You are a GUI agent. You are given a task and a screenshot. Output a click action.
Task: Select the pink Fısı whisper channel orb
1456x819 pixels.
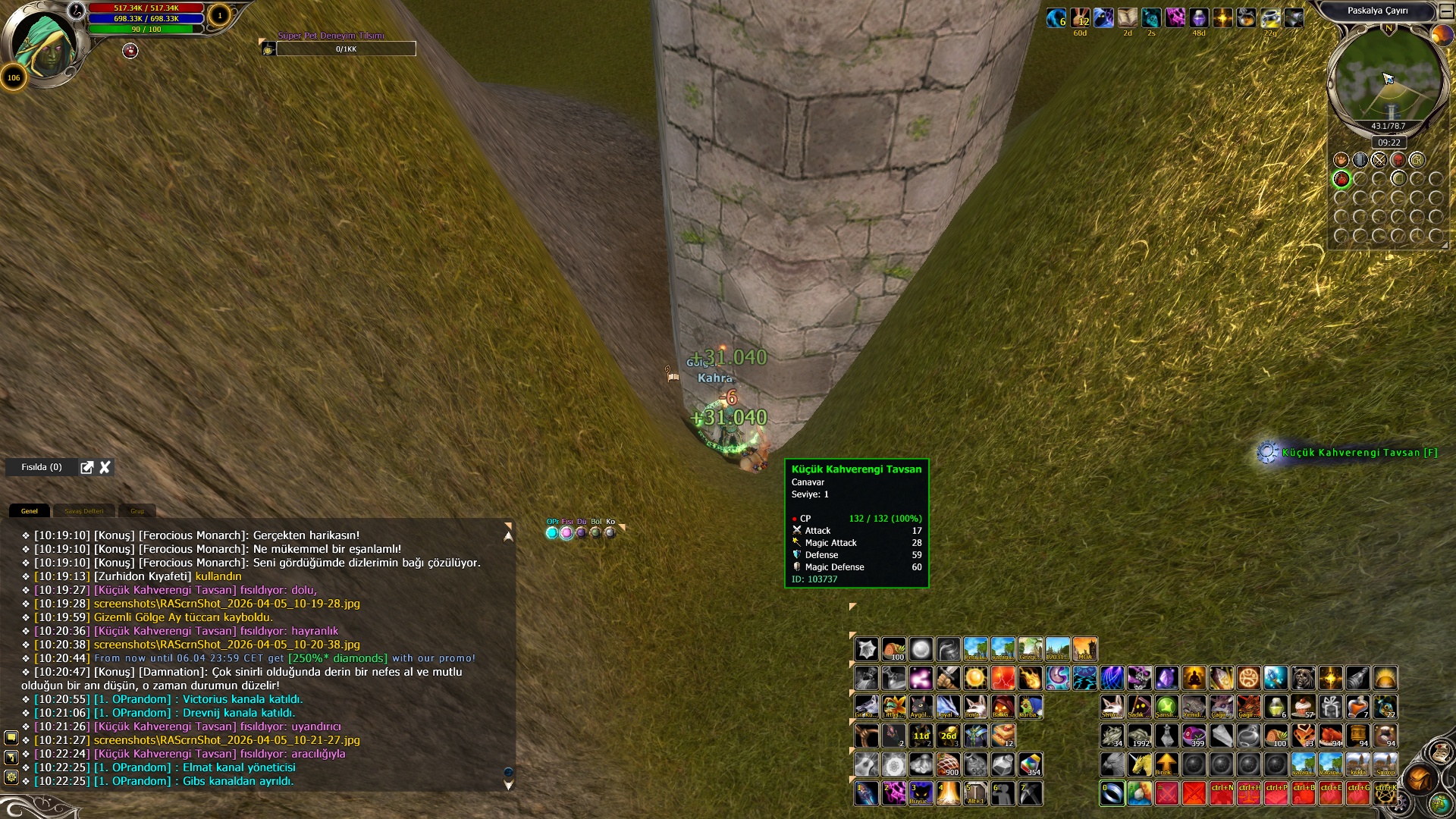coord(566,533)
